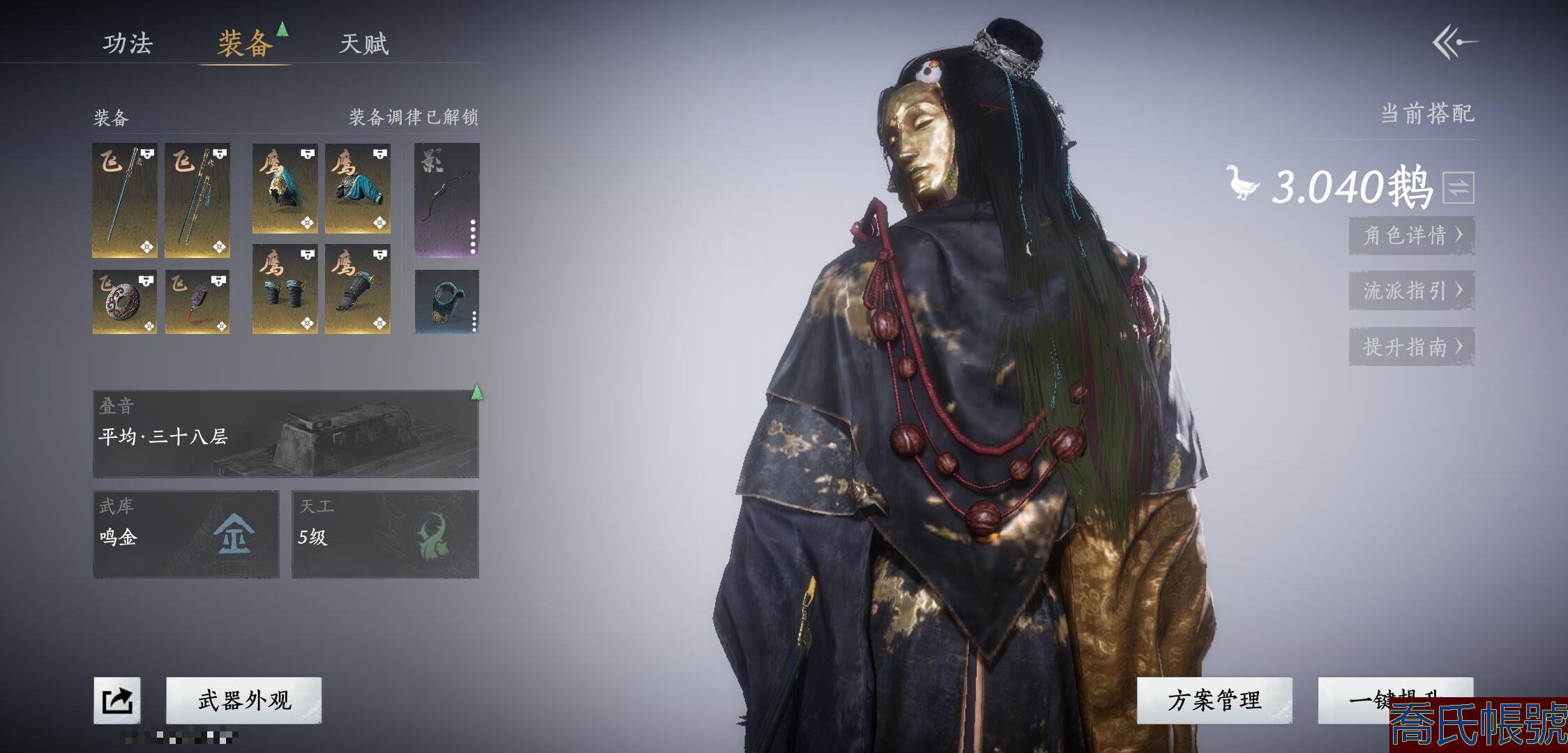Select the teal helmet equipment slot
This screenshot has height=753, width=1568.
pos(285,188)
